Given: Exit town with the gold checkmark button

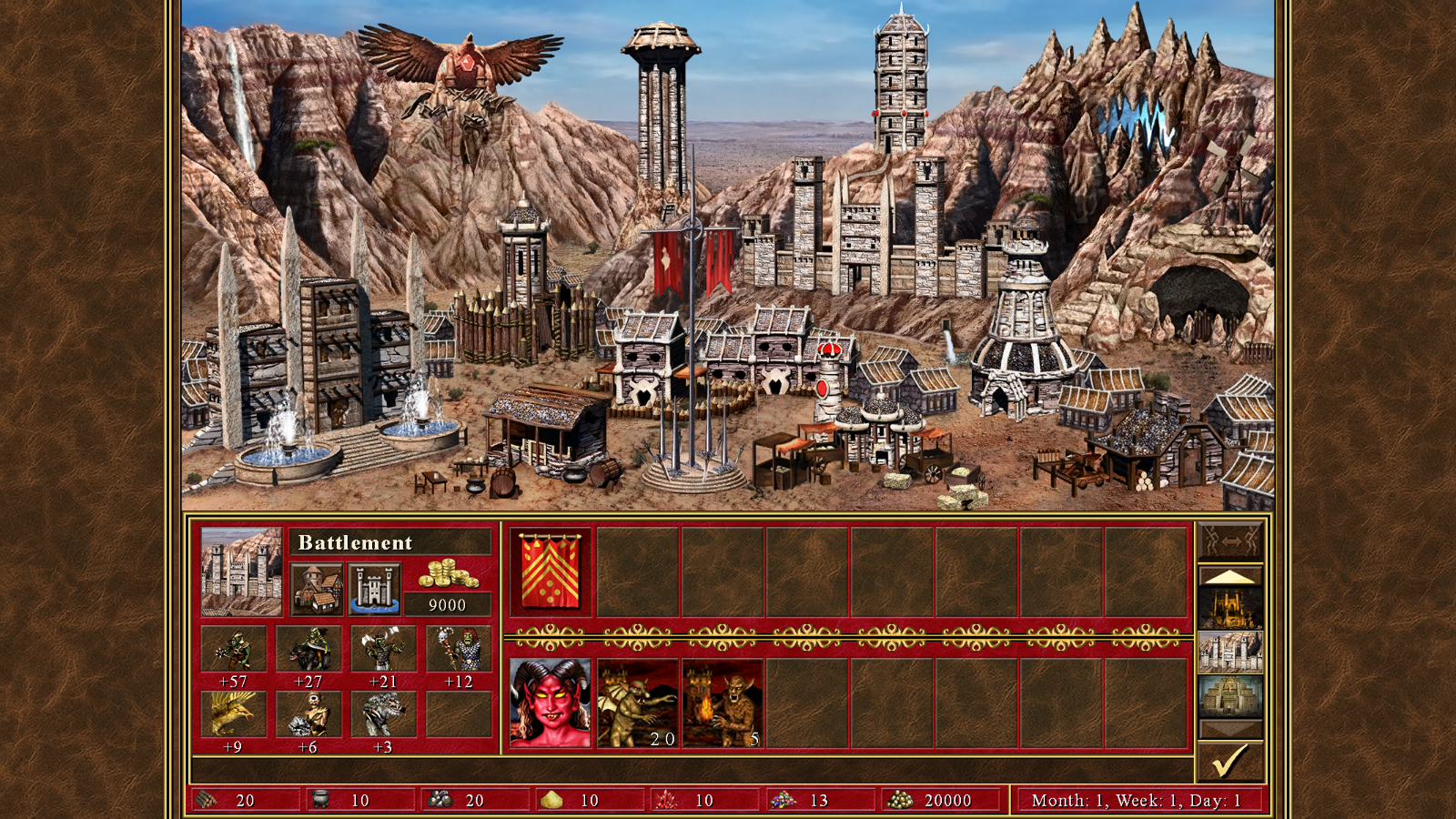Looking at the screenshot, I should coord(1230,762).
